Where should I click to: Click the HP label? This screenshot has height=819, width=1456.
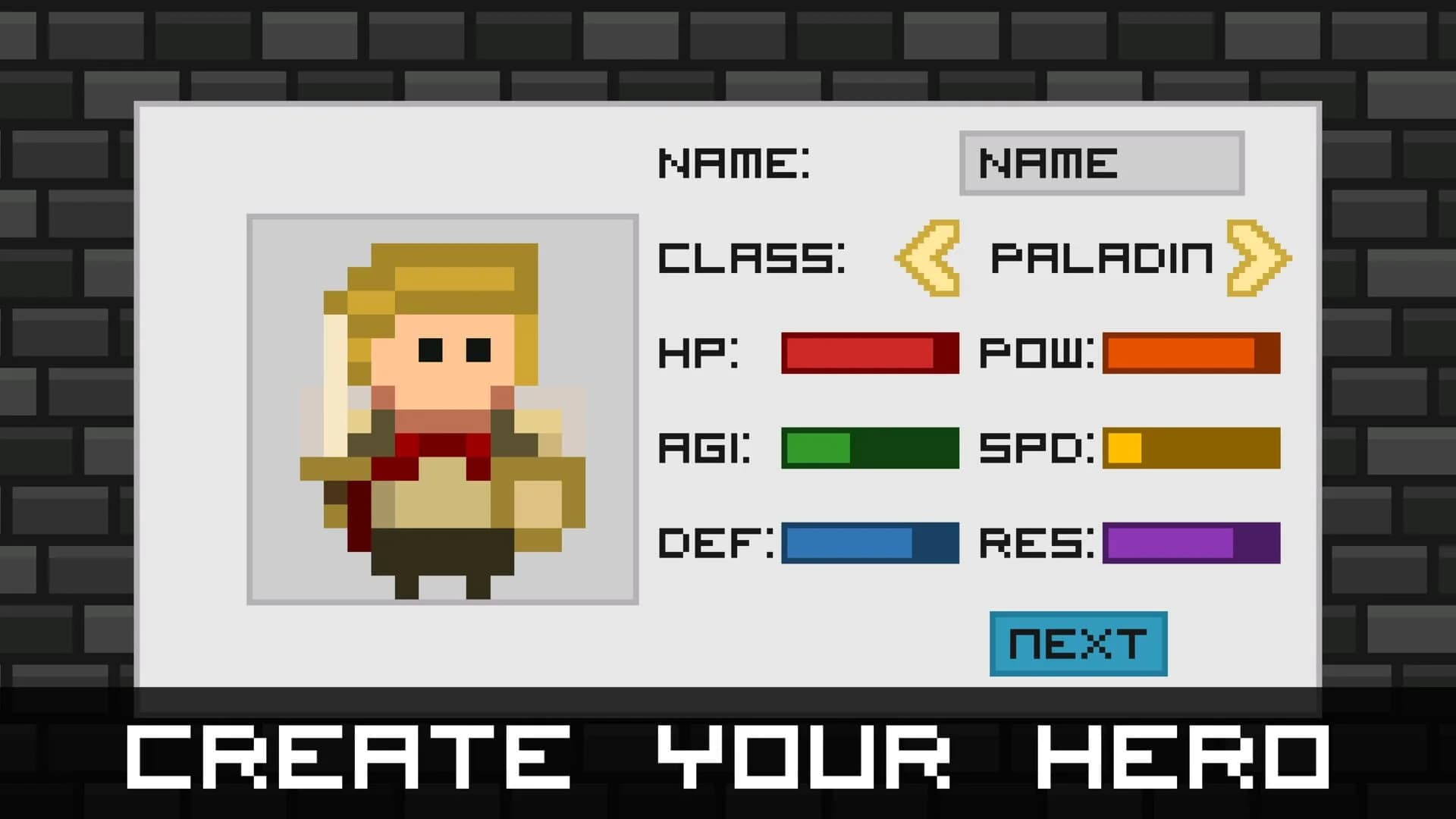tap(698, 353)
